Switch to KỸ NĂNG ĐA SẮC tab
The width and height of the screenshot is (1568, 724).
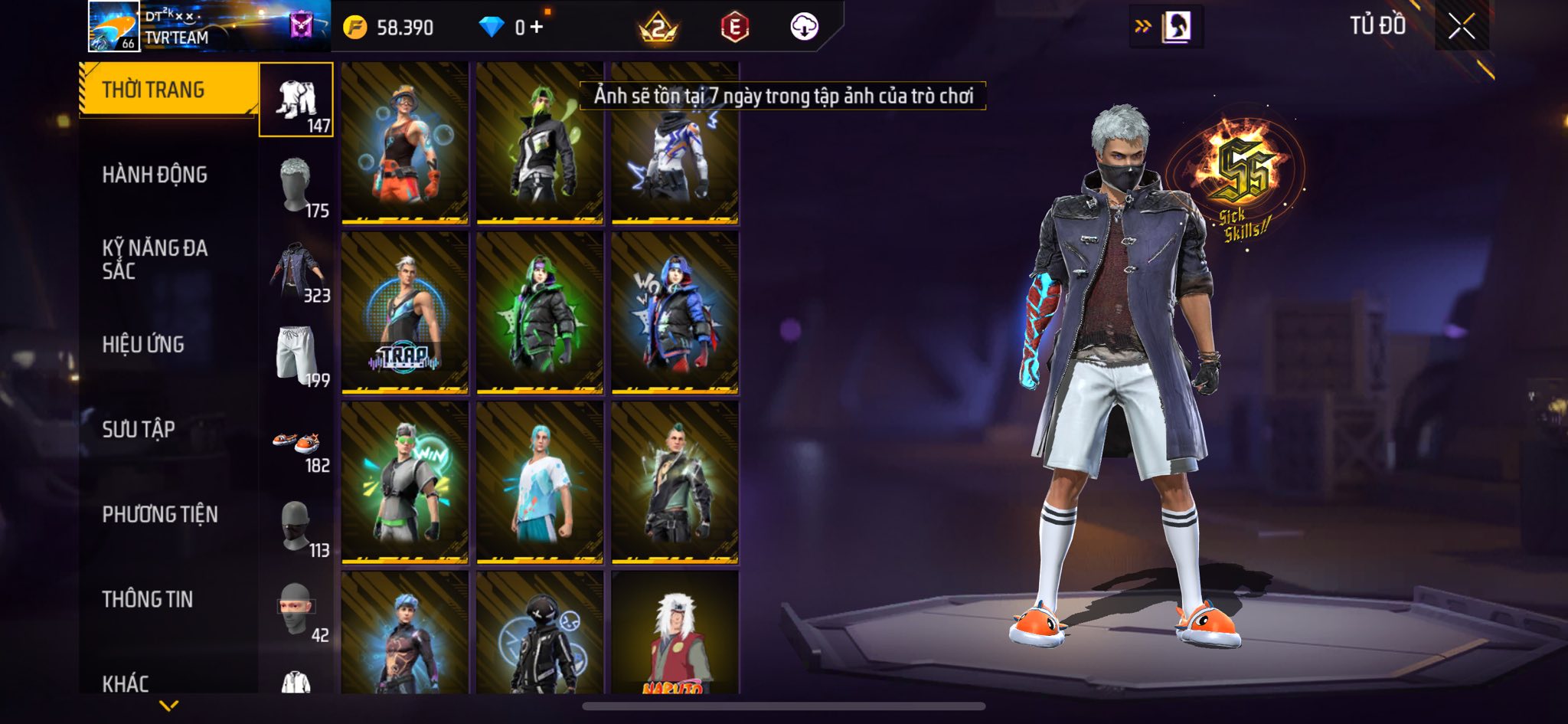coord(155,259)
